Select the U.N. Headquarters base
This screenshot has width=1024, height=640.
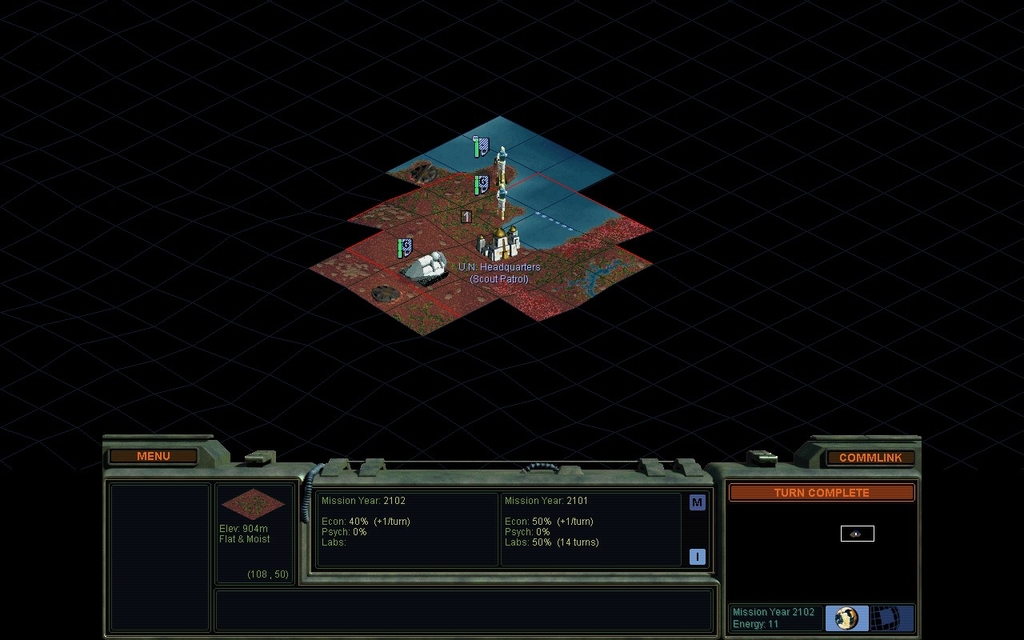498,244
